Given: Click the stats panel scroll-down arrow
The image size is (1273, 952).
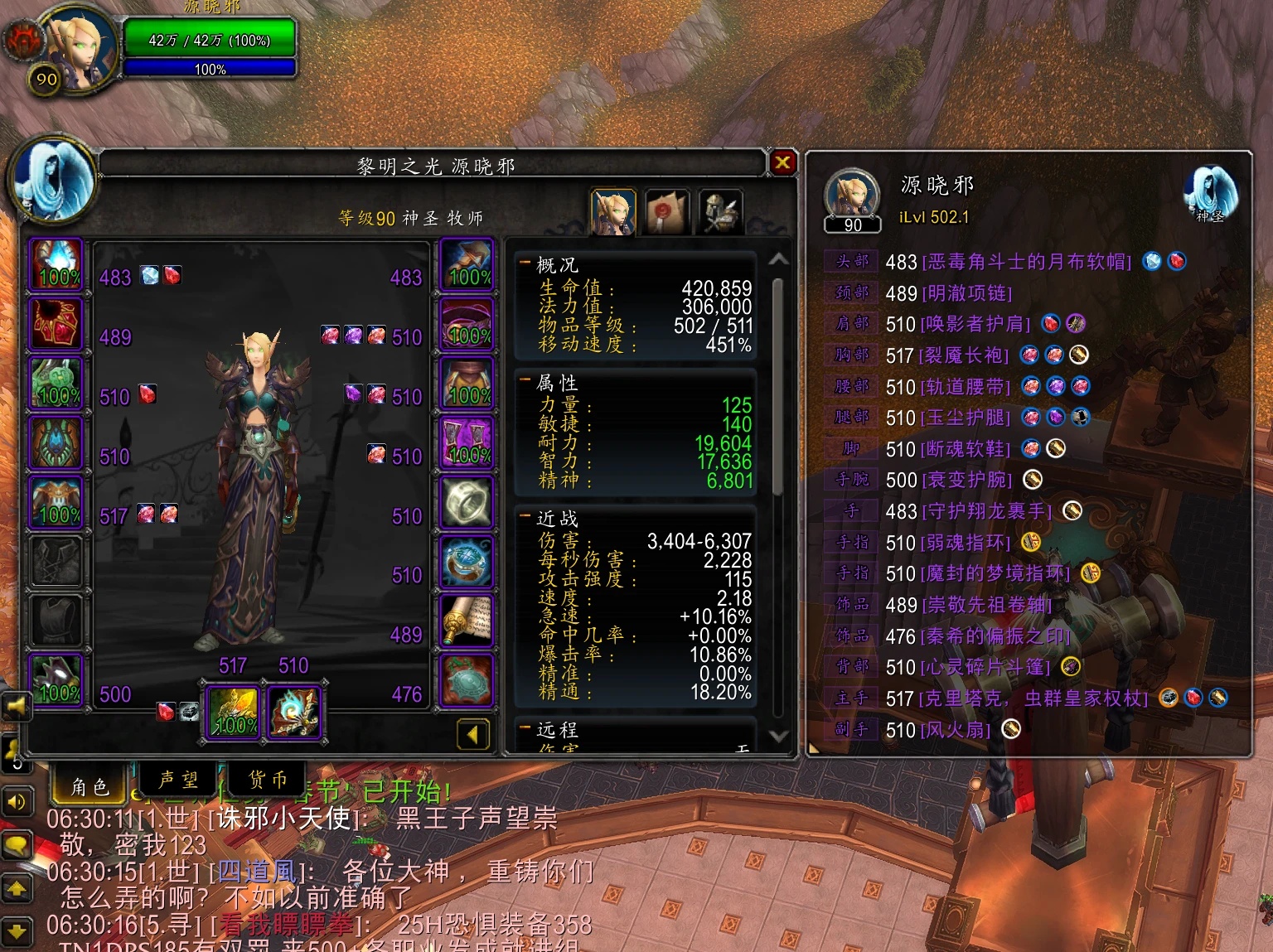Looking at the screenshot, I should (x=778, y=735).
